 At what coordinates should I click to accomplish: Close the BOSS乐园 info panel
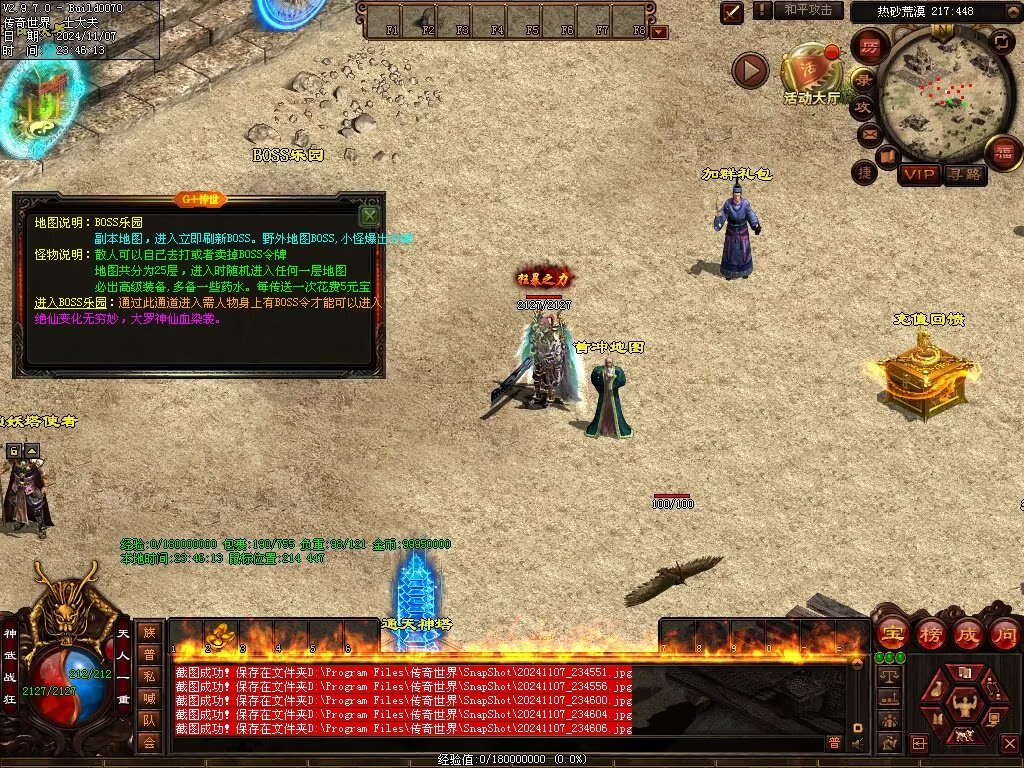pyautogui.click(x=369, y=215)
